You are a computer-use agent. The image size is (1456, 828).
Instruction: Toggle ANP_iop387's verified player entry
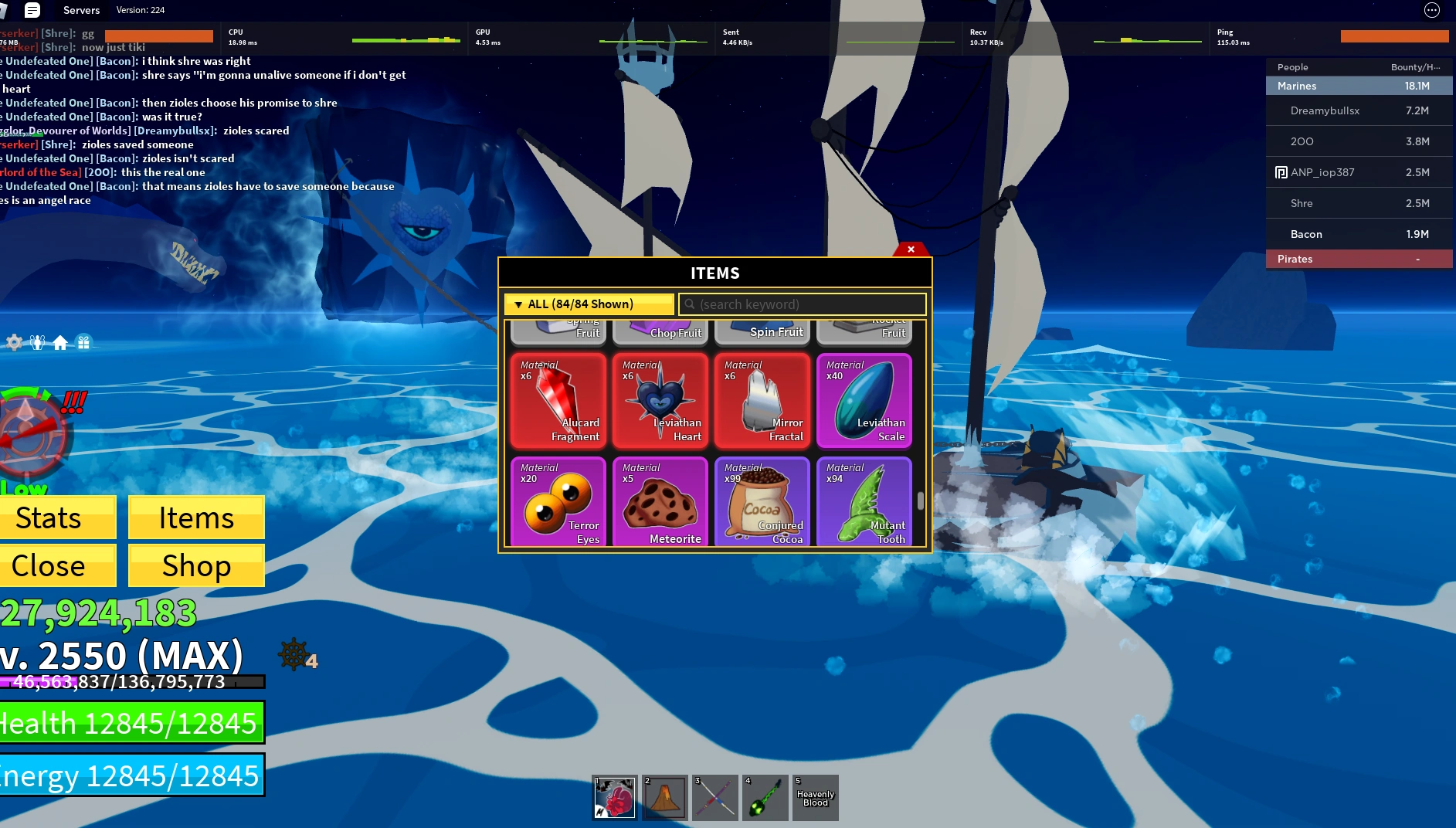[1358, 172]
